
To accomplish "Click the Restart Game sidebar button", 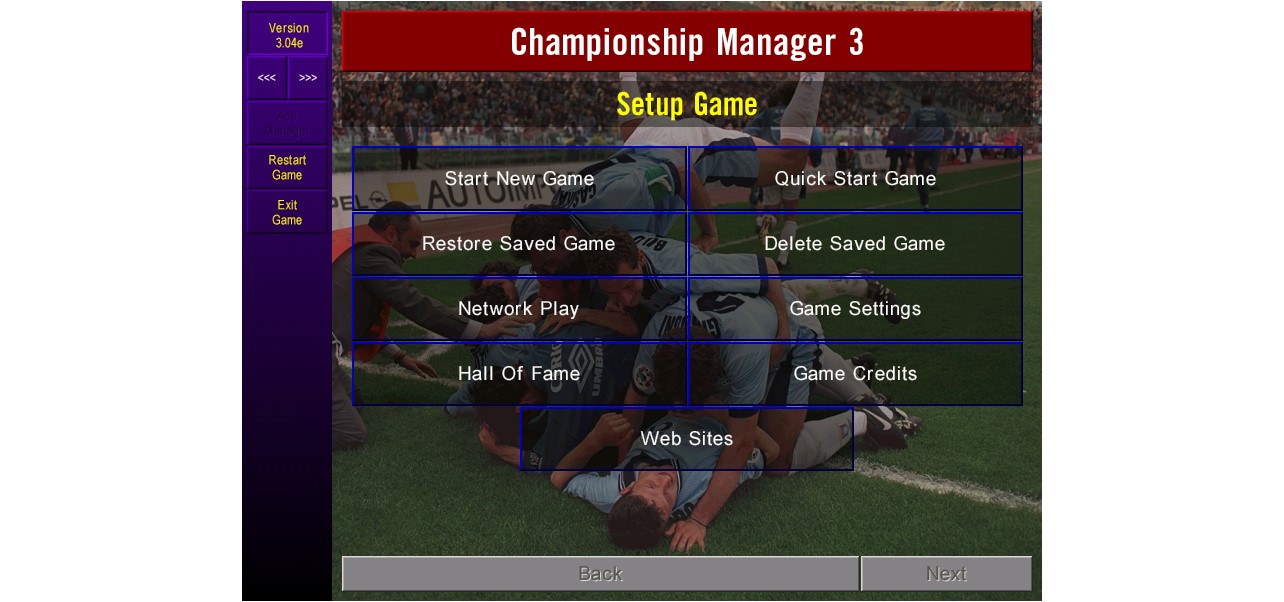I will click(287, 168).
